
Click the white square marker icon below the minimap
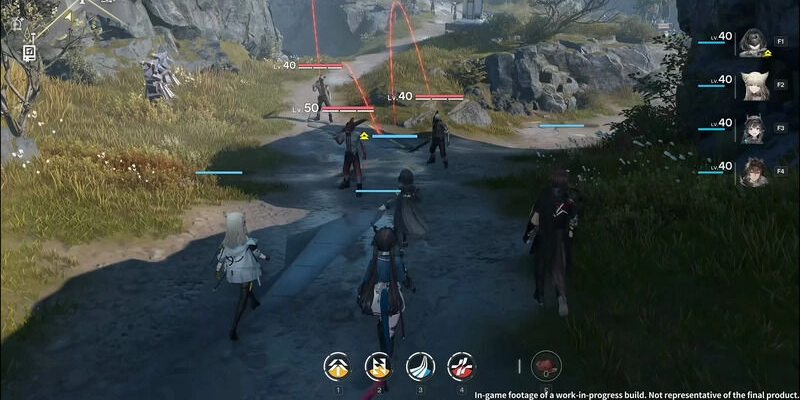(29, 51)
